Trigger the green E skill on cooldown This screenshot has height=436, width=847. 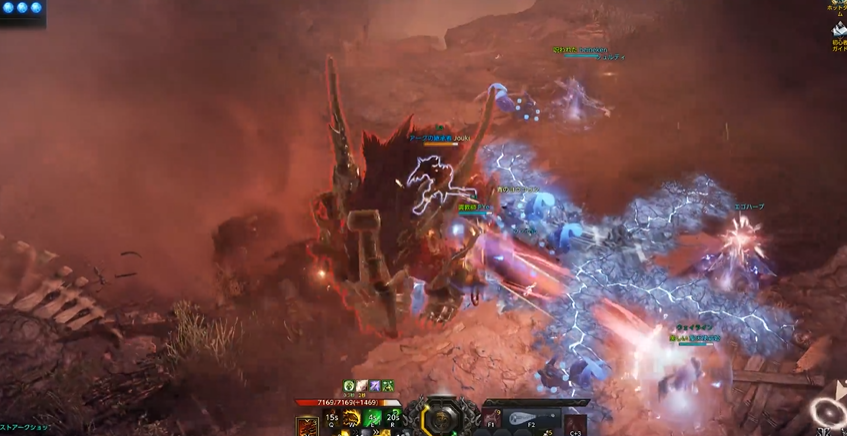(x=372, y=418)
